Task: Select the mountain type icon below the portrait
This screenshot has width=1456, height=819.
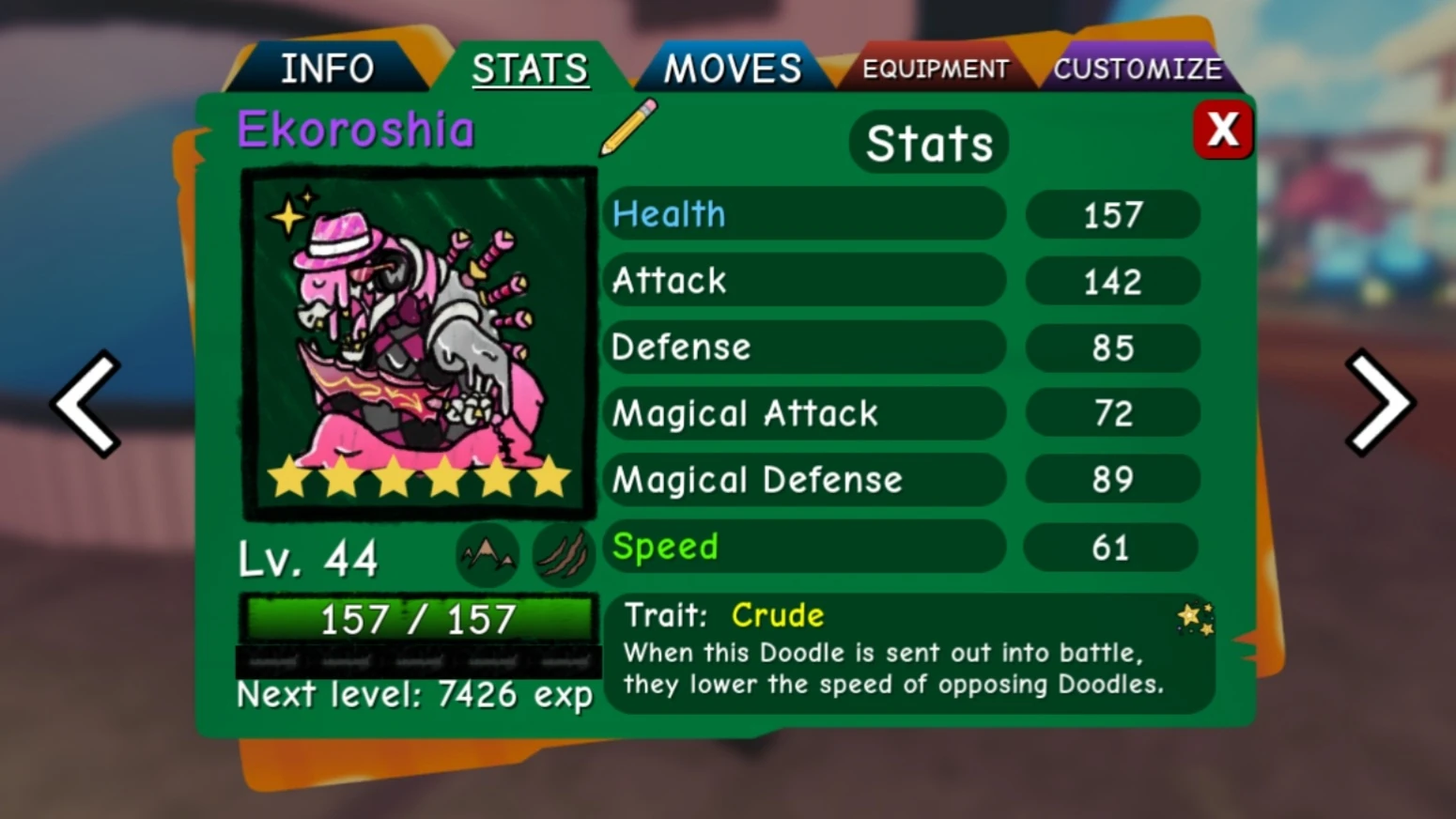Action: pyautogui.click(x=488, y=554)
